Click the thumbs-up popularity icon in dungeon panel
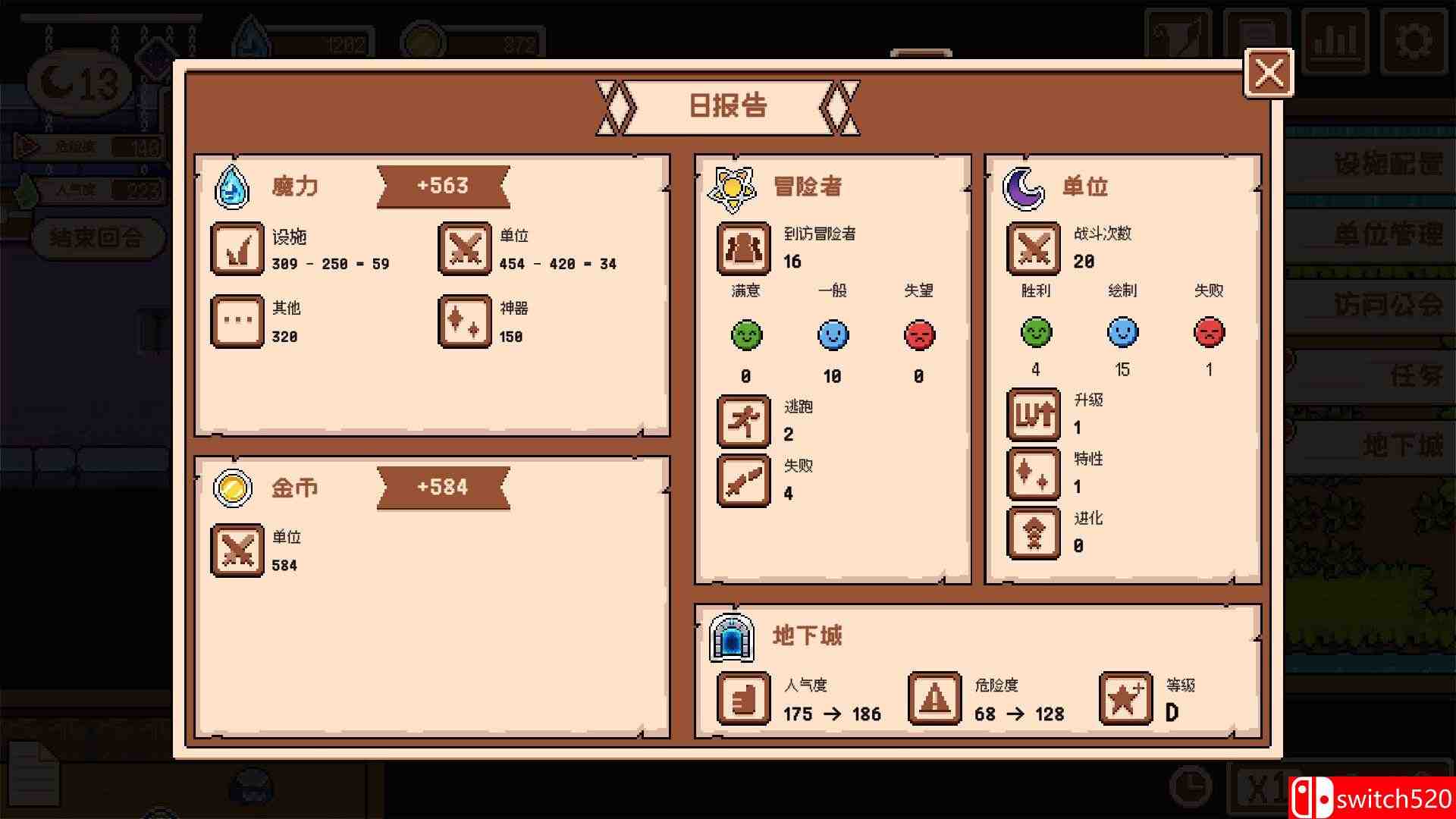 (742, 698)
